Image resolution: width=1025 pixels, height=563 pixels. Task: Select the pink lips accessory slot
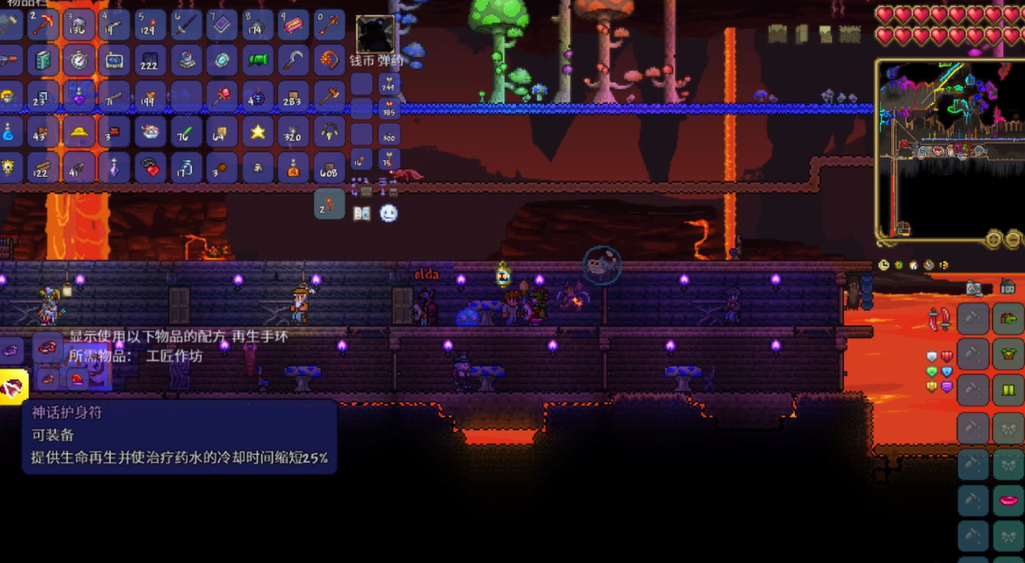(1008, 500)
